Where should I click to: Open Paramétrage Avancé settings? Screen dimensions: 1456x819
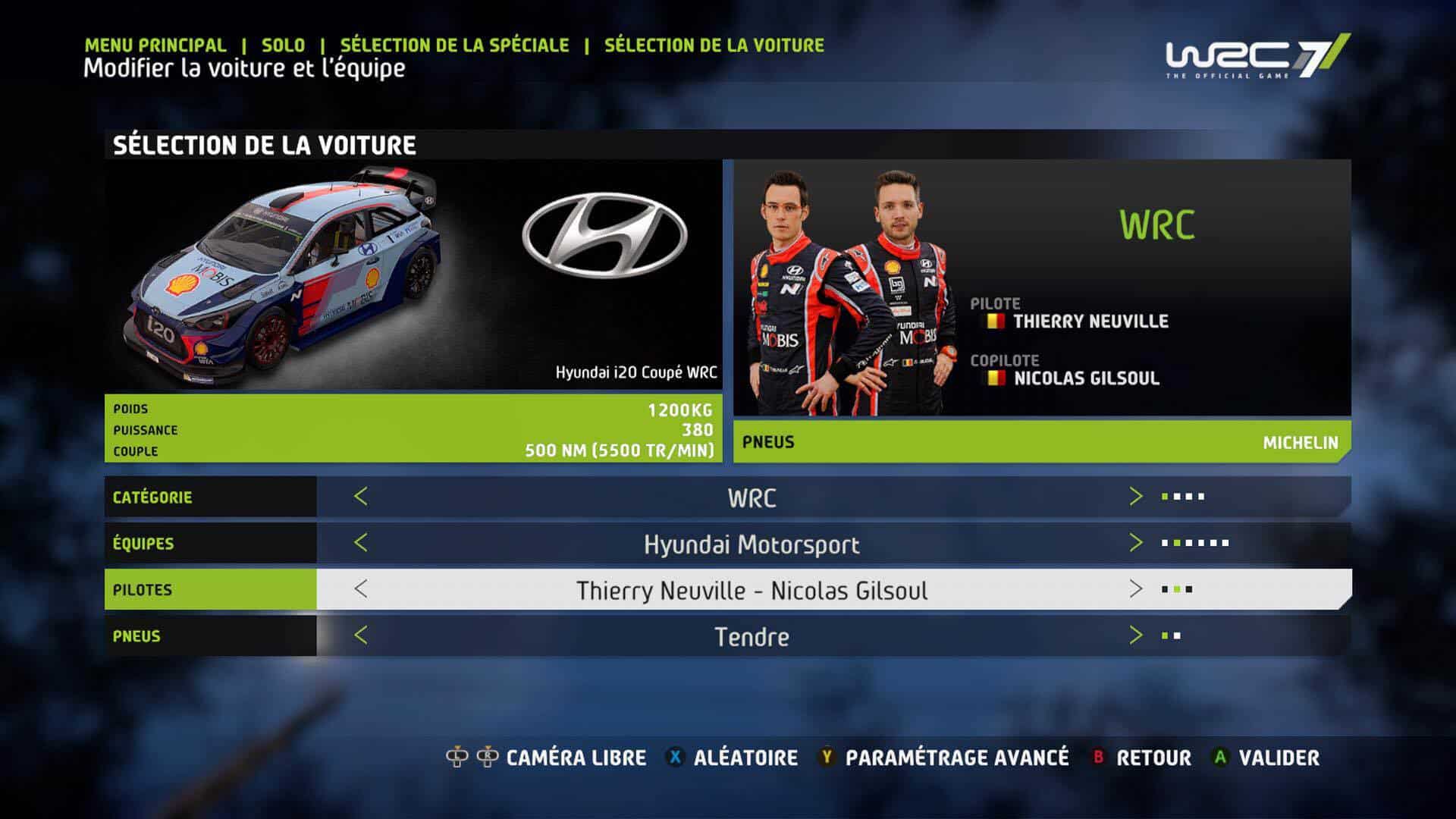(x=956, y=758)
